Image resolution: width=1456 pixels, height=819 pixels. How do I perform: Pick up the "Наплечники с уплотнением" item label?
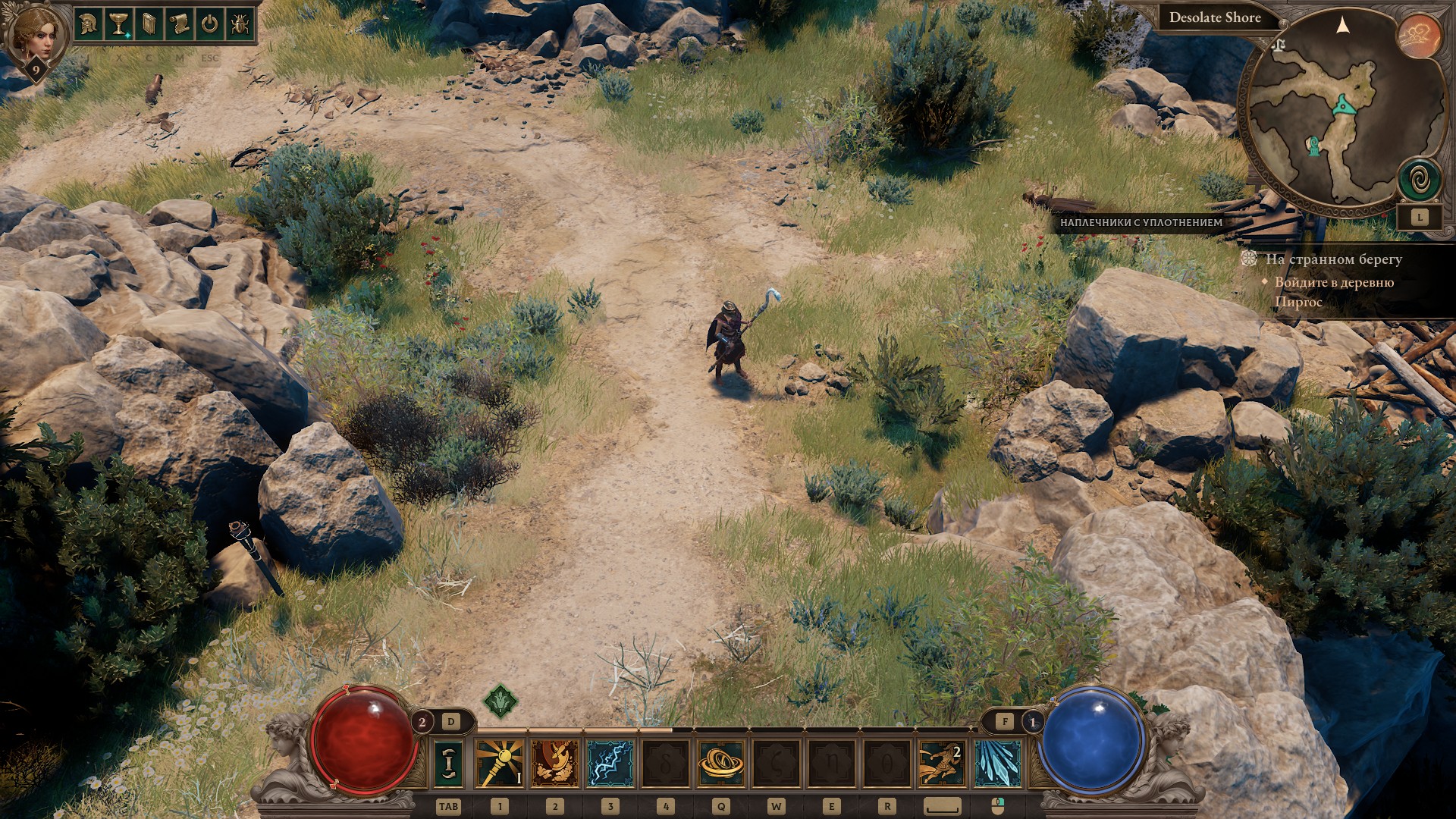point(1141,223)
